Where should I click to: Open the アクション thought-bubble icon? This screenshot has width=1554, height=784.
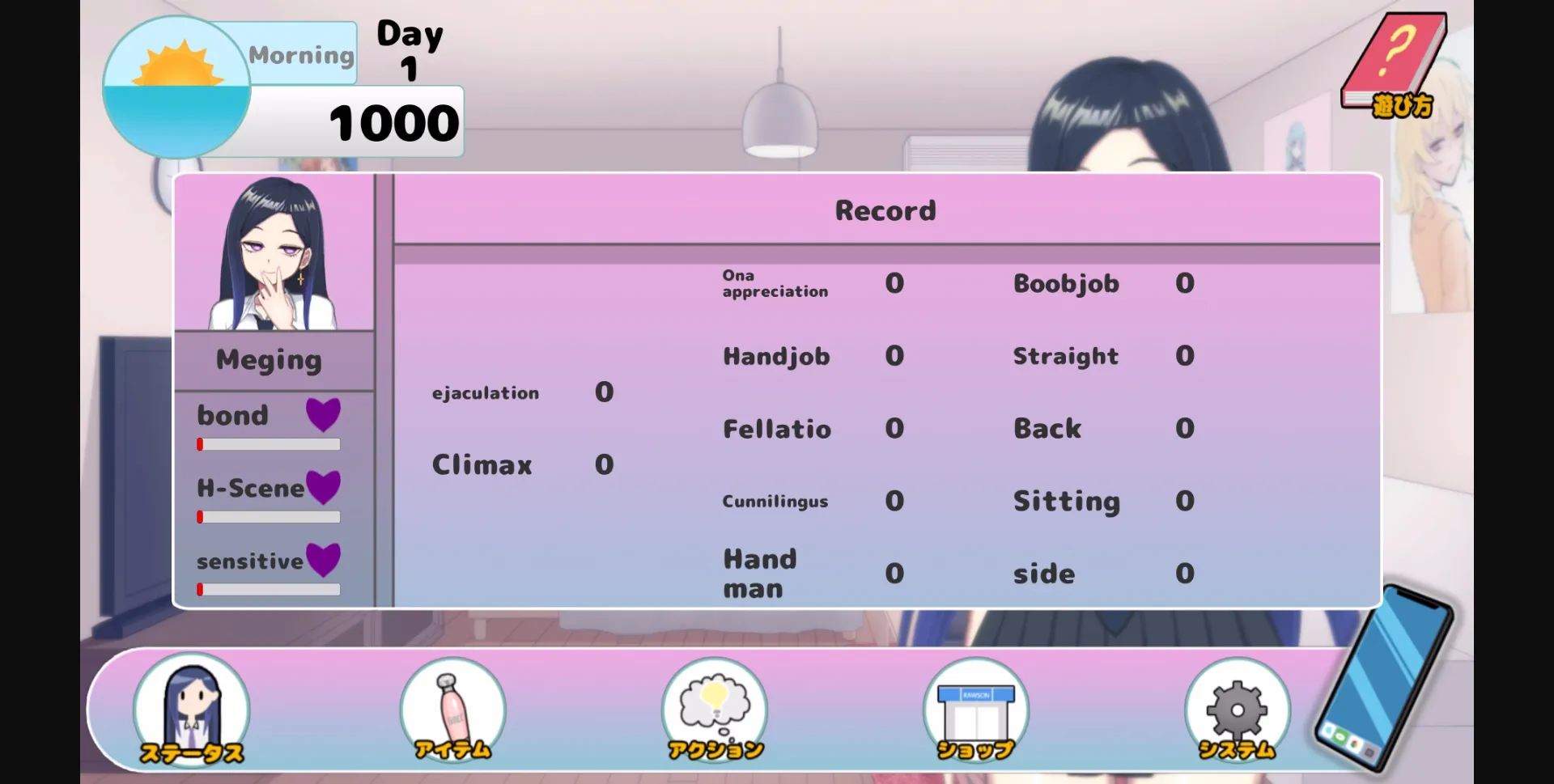[x=713, y=708]
